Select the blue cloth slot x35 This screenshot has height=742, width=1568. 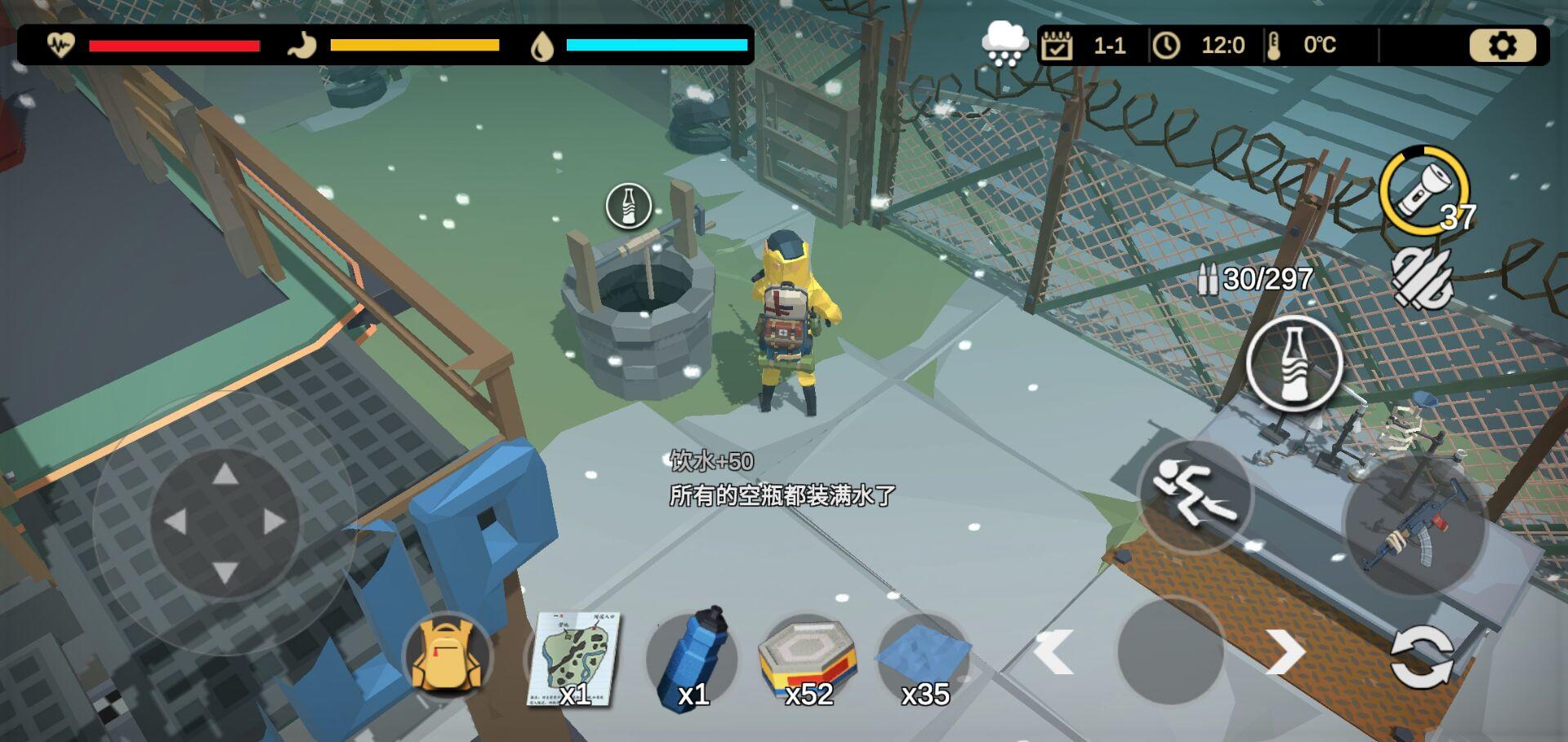924,658
